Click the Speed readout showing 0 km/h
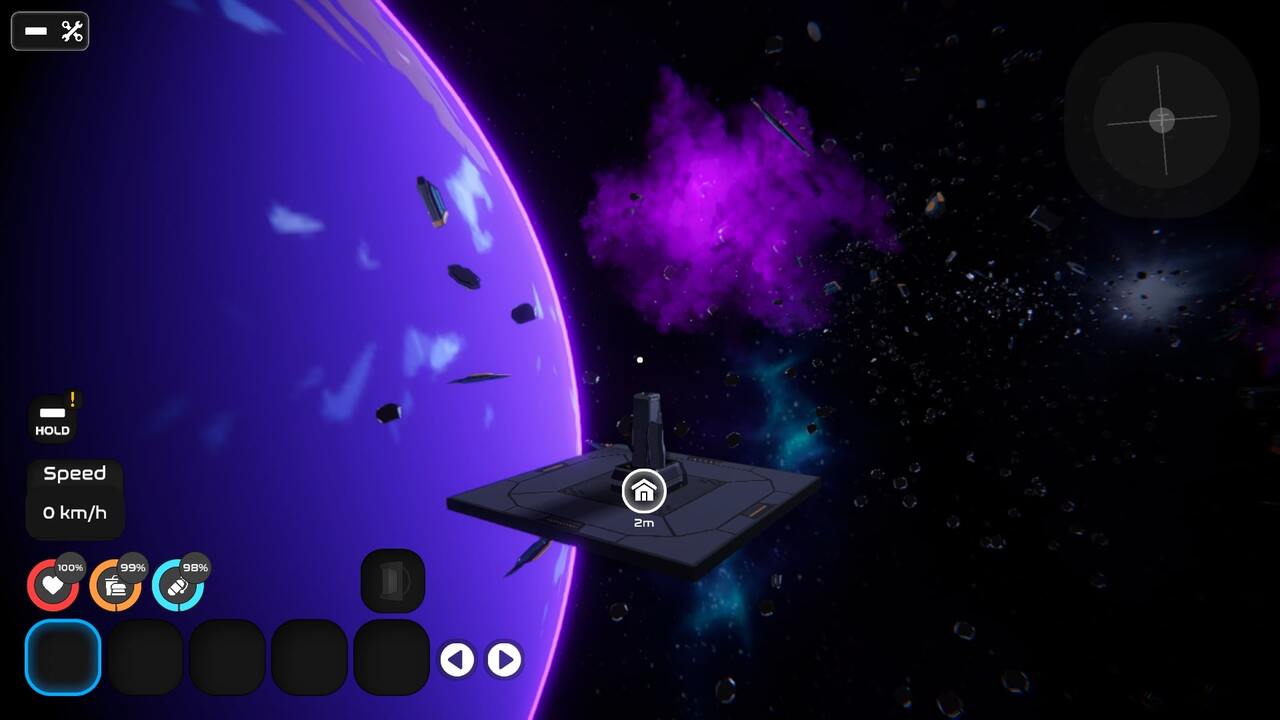Screen dimensions: 1280x720 point(74,497)
